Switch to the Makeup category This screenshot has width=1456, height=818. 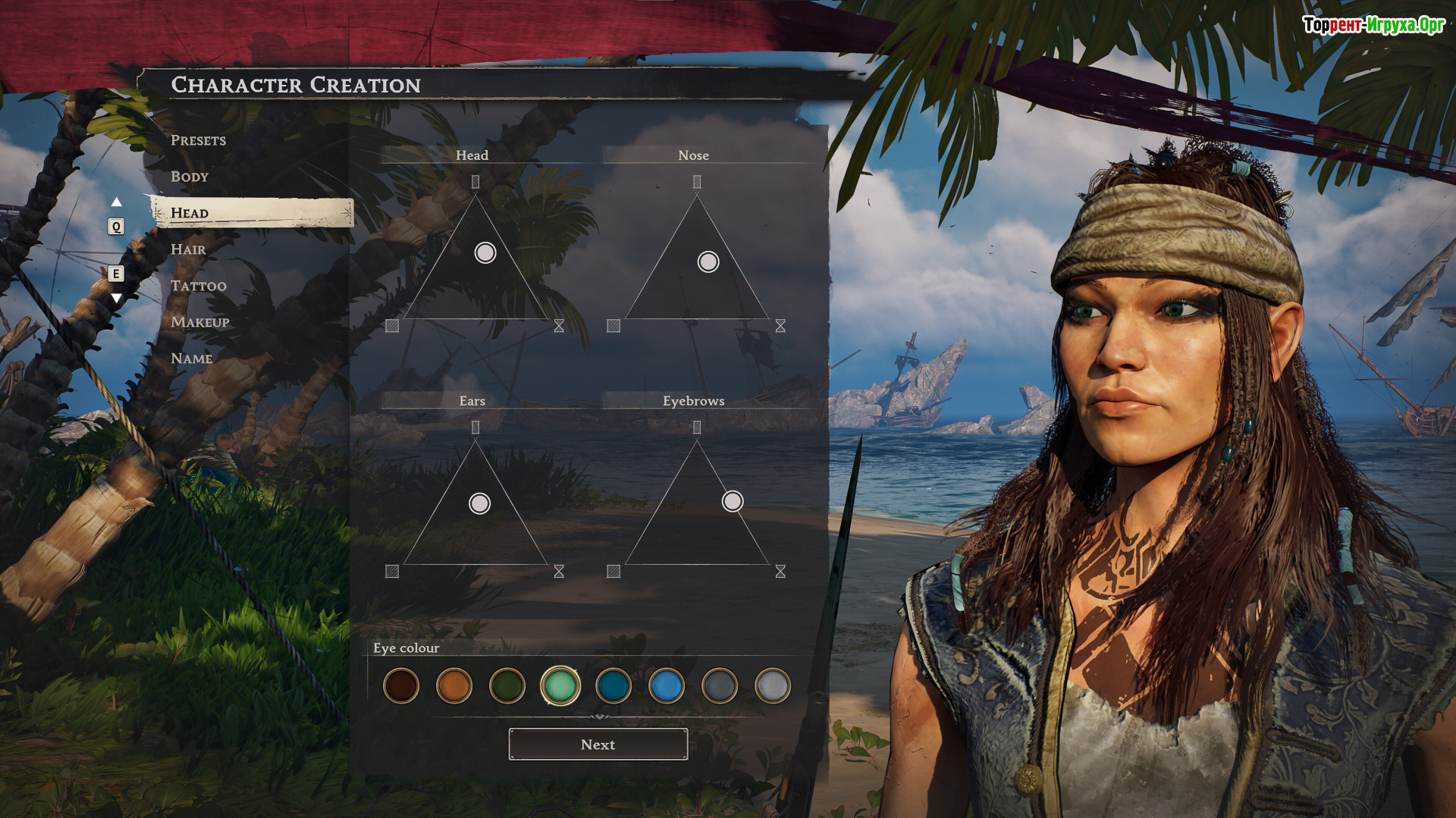(200, 322)
